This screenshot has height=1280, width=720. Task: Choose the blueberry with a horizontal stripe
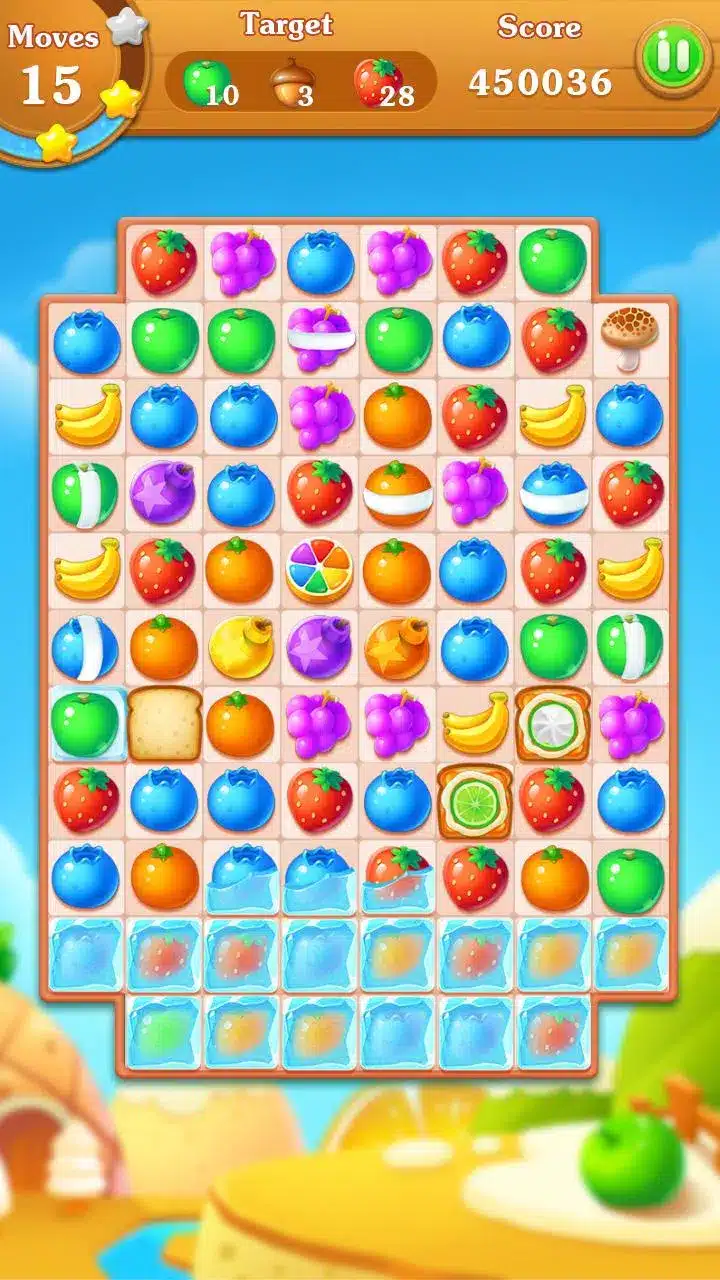tap(553, 493)
